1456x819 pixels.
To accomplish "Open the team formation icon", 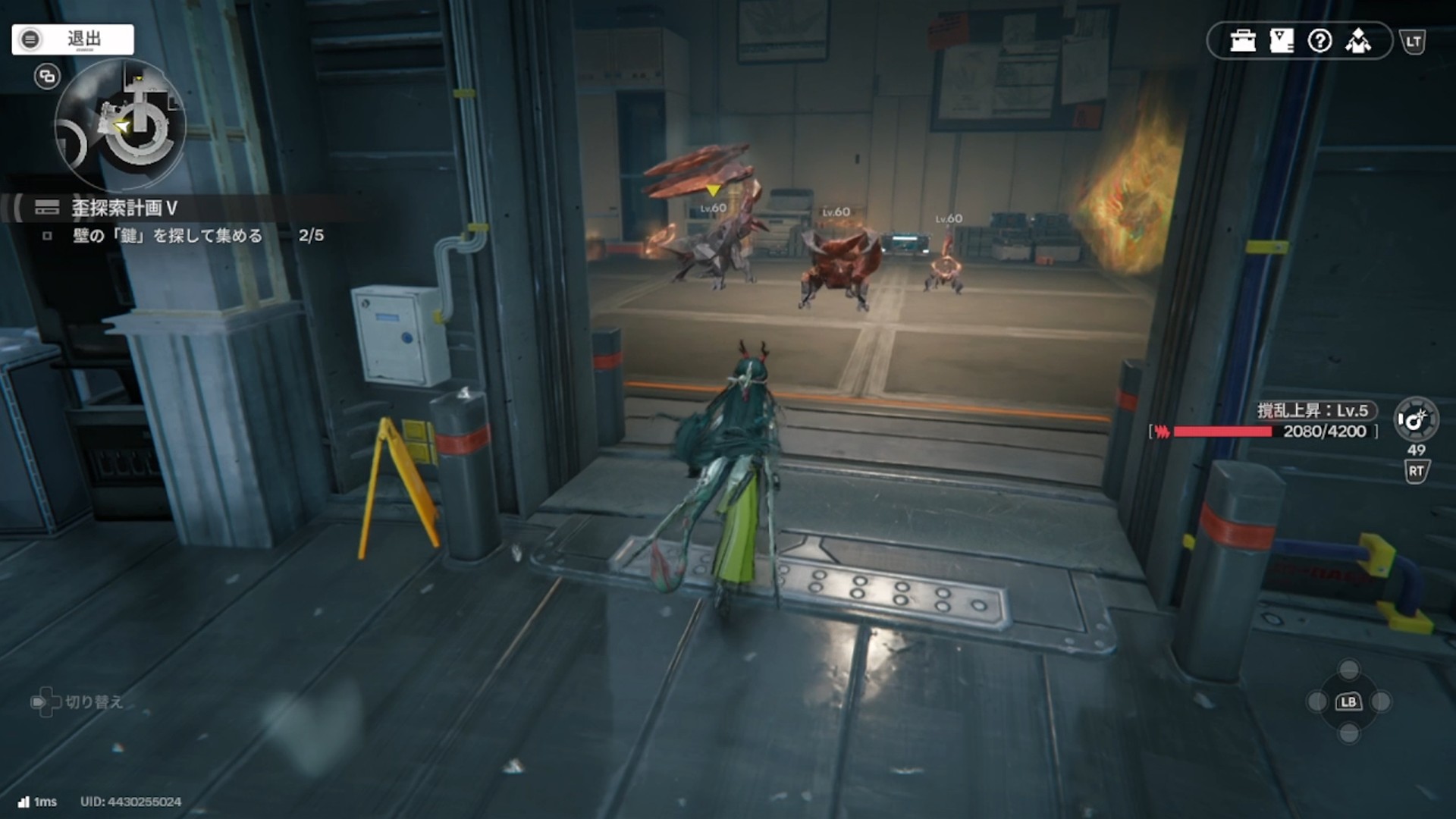I will coord(1358,41).
